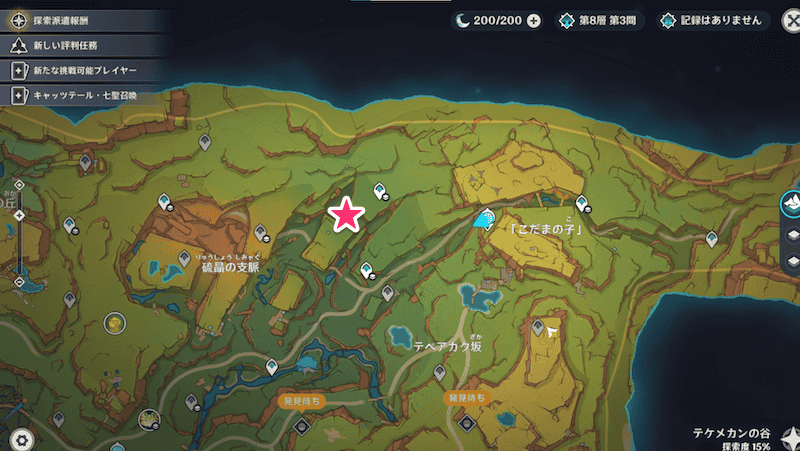Close the map screen

click(x=779, y=19)
